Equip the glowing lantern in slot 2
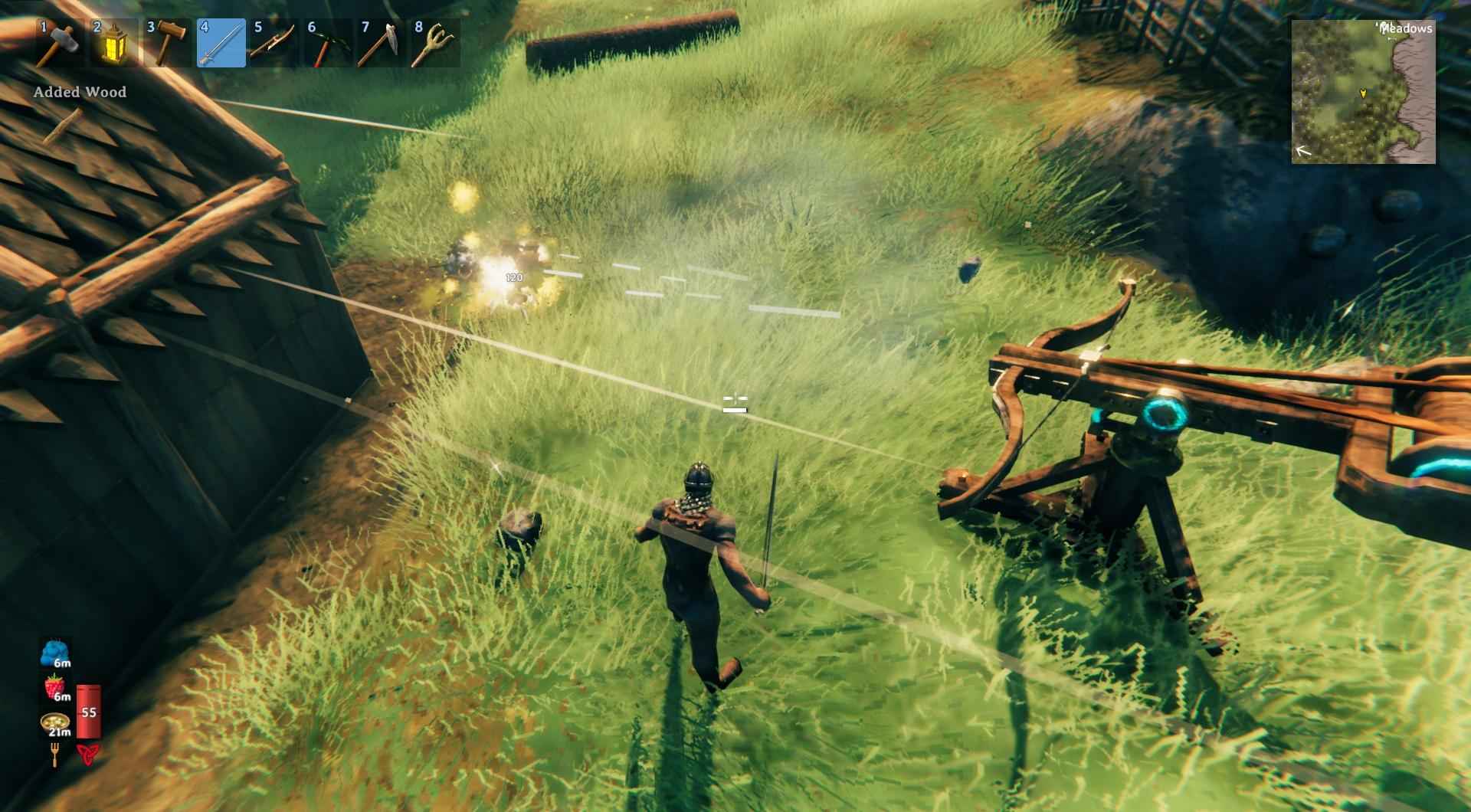Viewport: 1471px width, 812px height. point(113,43)
